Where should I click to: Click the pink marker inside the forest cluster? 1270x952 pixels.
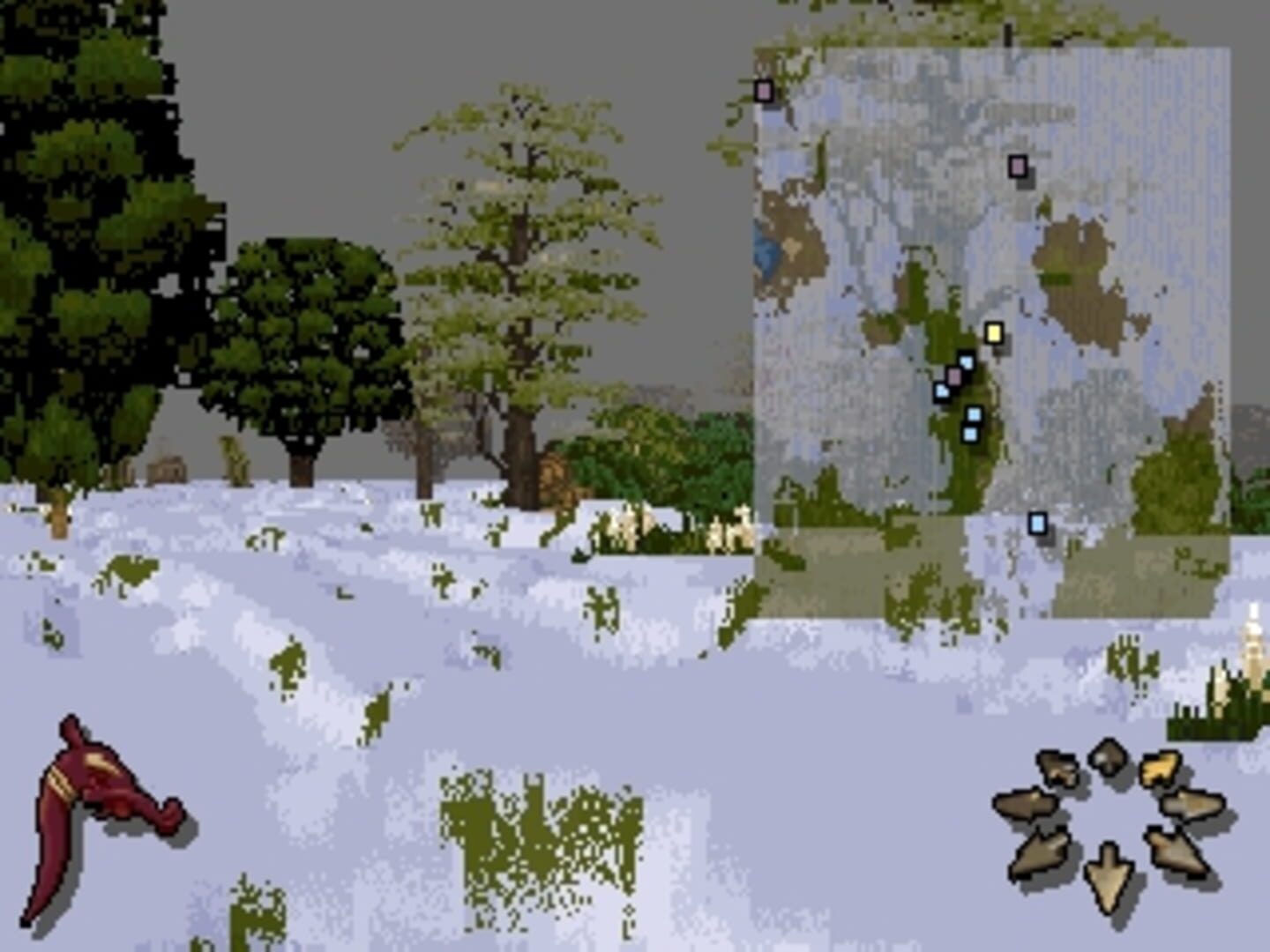(x=955, y=375)
